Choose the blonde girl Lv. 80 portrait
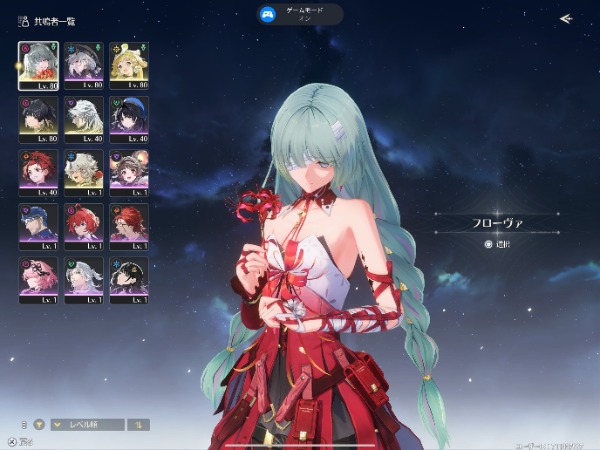The height and width of the screenshot is (450, 600). point(128,65)
